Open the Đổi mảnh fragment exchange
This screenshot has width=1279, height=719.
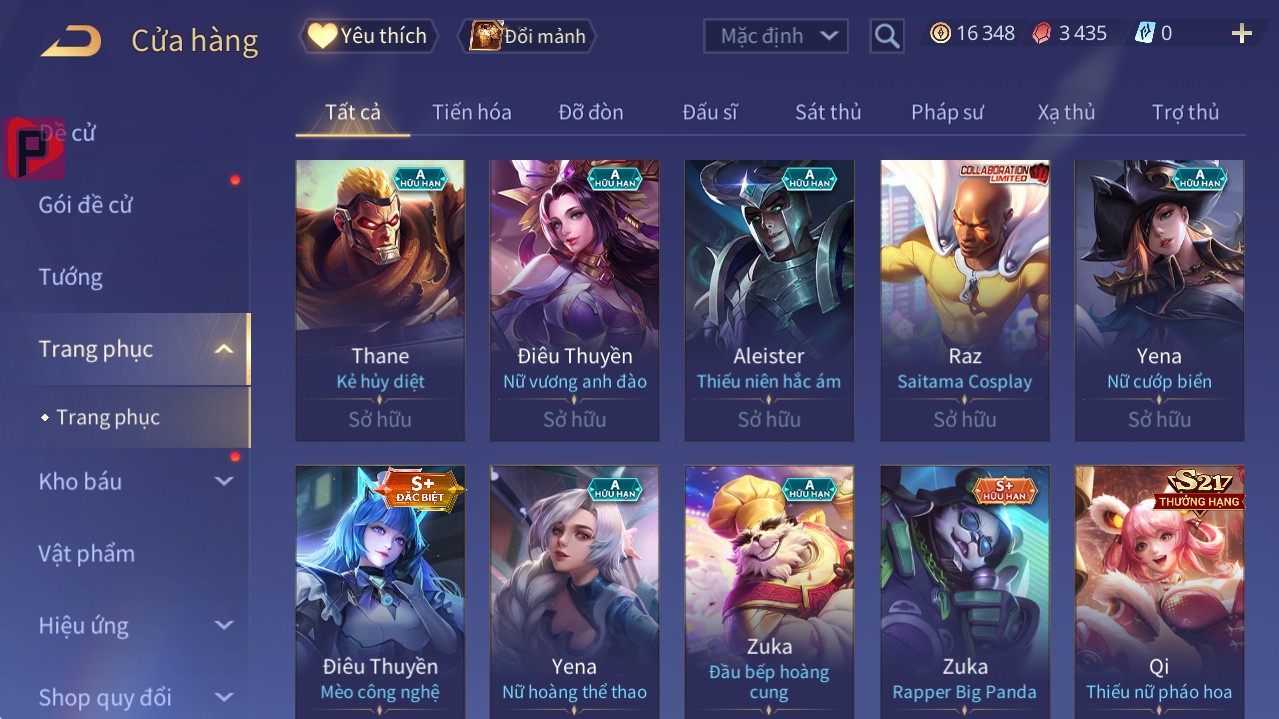527,36
